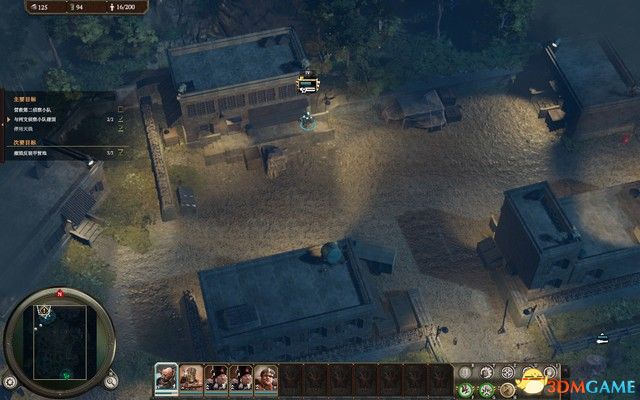640x400 pixels.
Task: Select the highlighted first squad portrait
Action: click(166, 379)
